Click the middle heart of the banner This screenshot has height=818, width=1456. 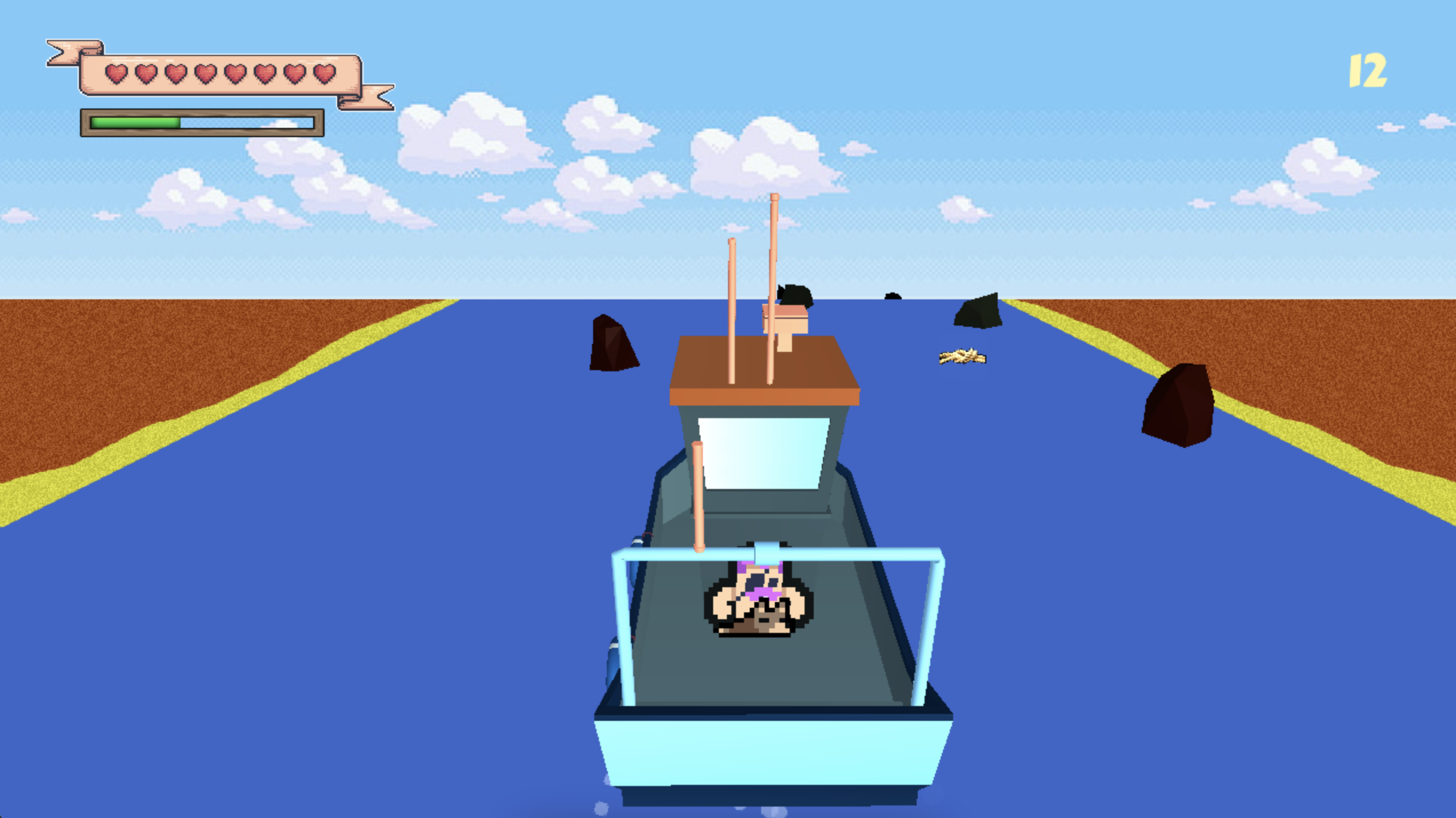tap(234, 73)
